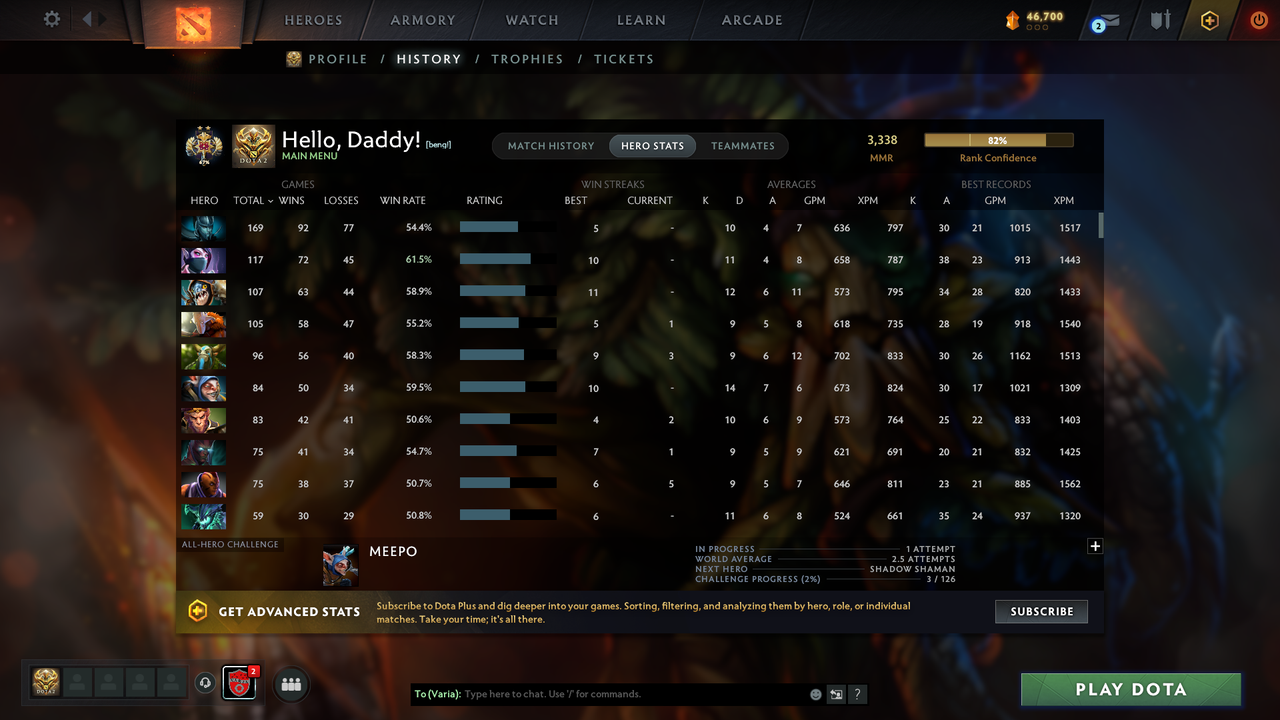Viewport: 1280px width, 720px height.
Task: Click the power logout icon
Action: [x=1259, y=19]
